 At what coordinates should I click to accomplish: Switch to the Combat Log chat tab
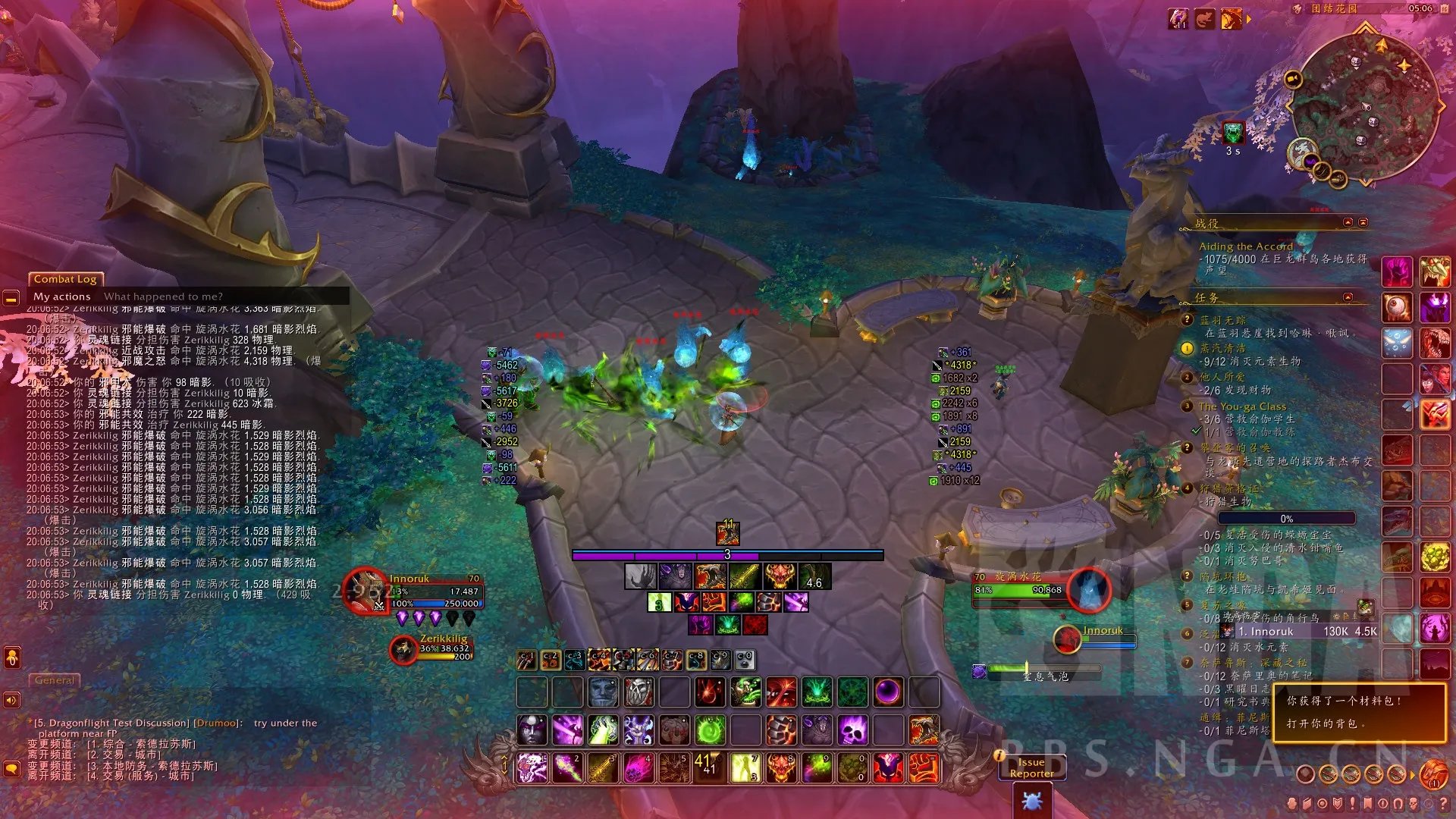pyautogui.click(x=65, y=279)
